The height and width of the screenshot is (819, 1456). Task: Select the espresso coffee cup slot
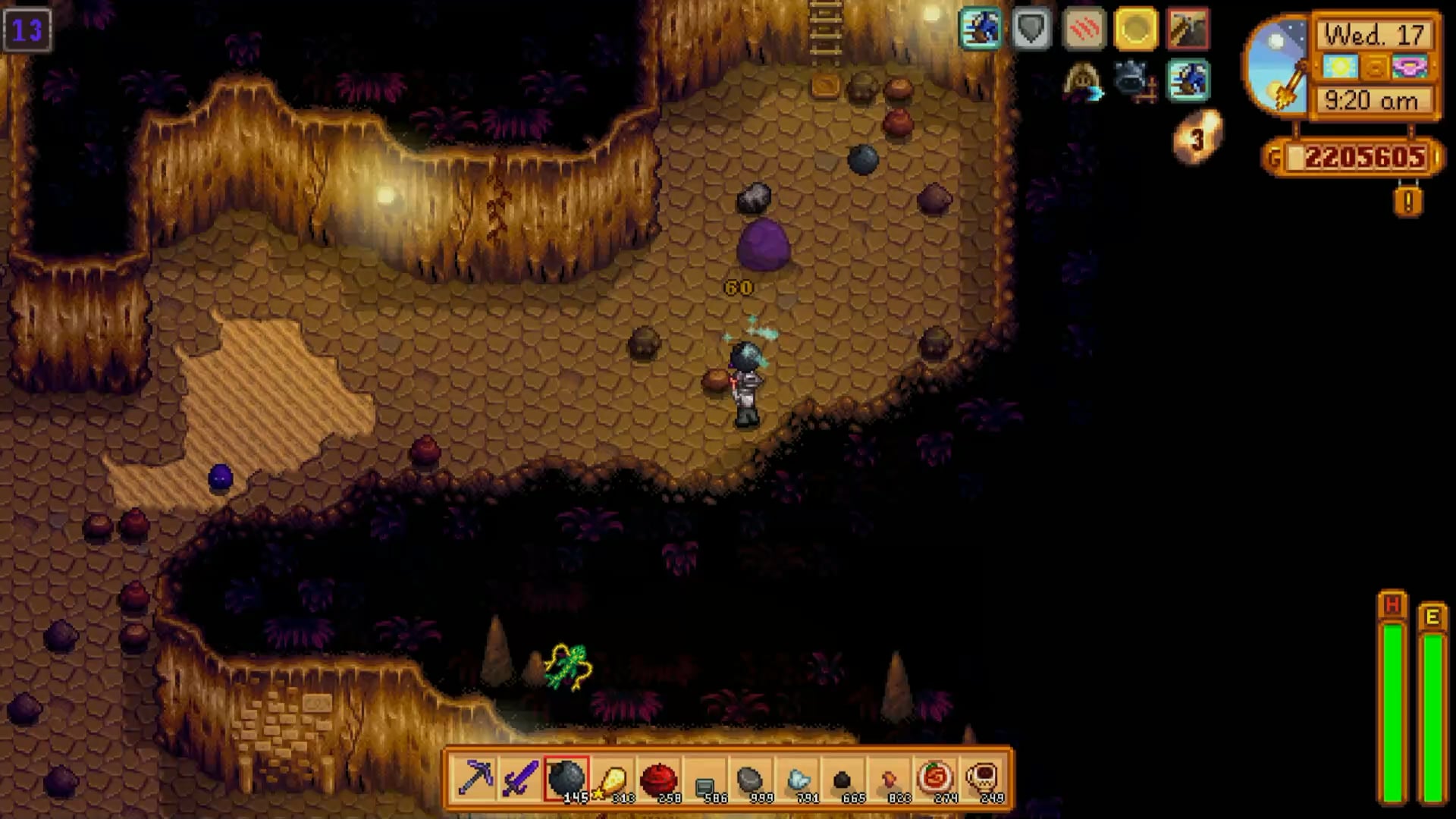tap(983, 778)
